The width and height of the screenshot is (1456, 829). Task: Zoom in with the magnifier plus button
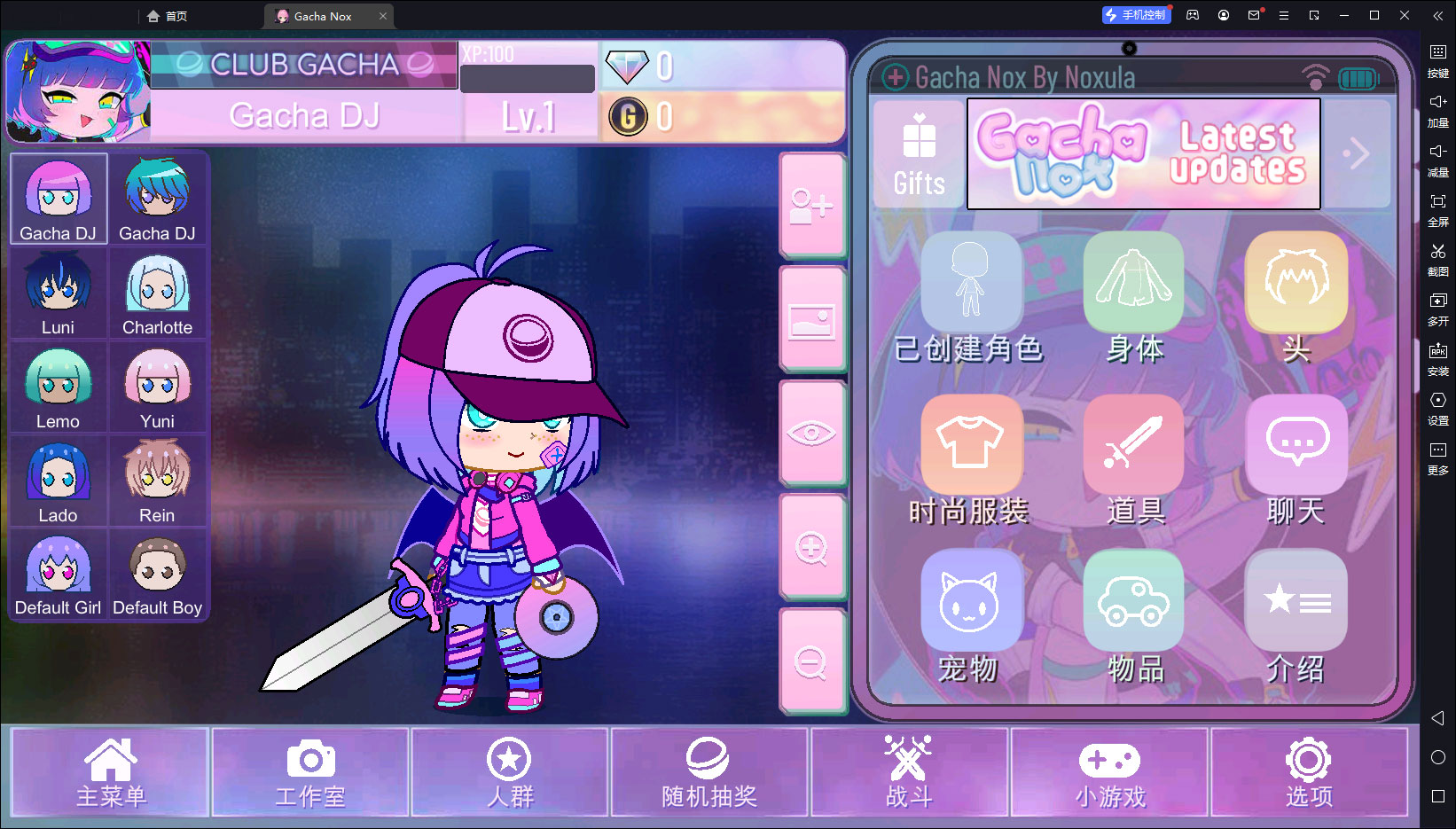pos(811,548)
